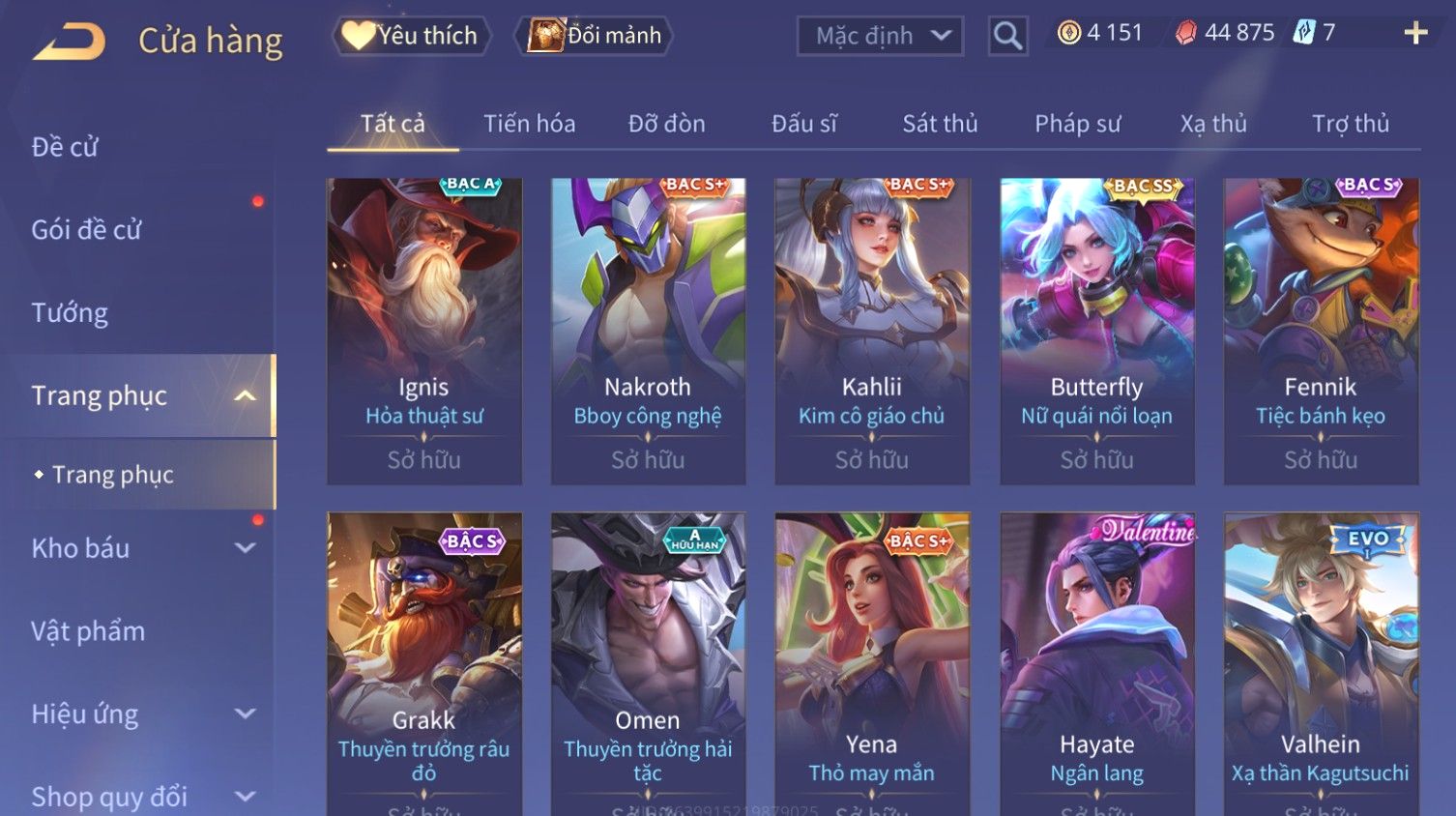Go to the Vật phẩm section
The width and height of the screenshot is (1456, 816).
(x=88, y=631)
